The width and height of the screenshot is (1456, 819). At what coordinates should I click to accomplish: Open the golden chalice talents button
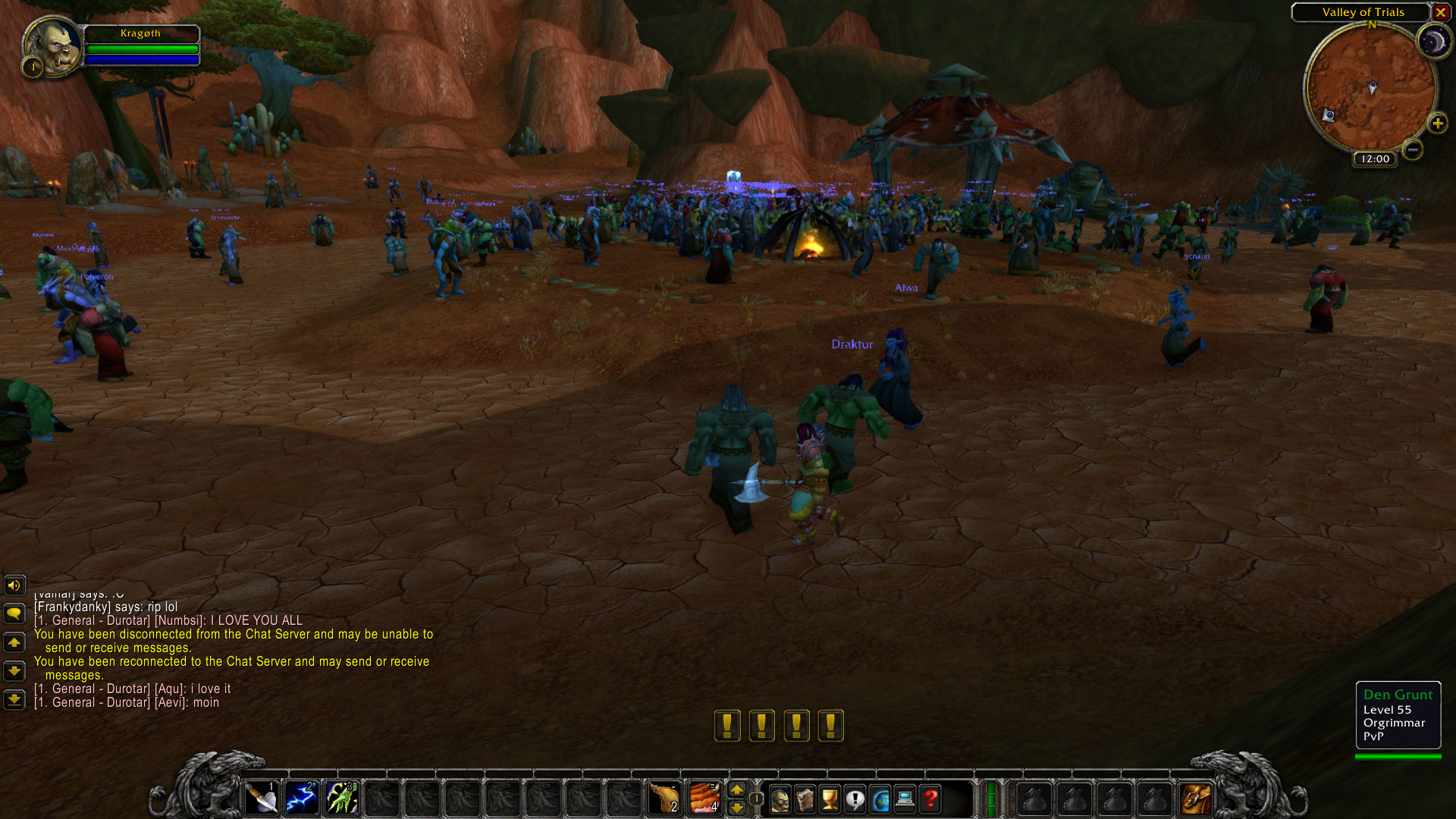tap(830, 799)
